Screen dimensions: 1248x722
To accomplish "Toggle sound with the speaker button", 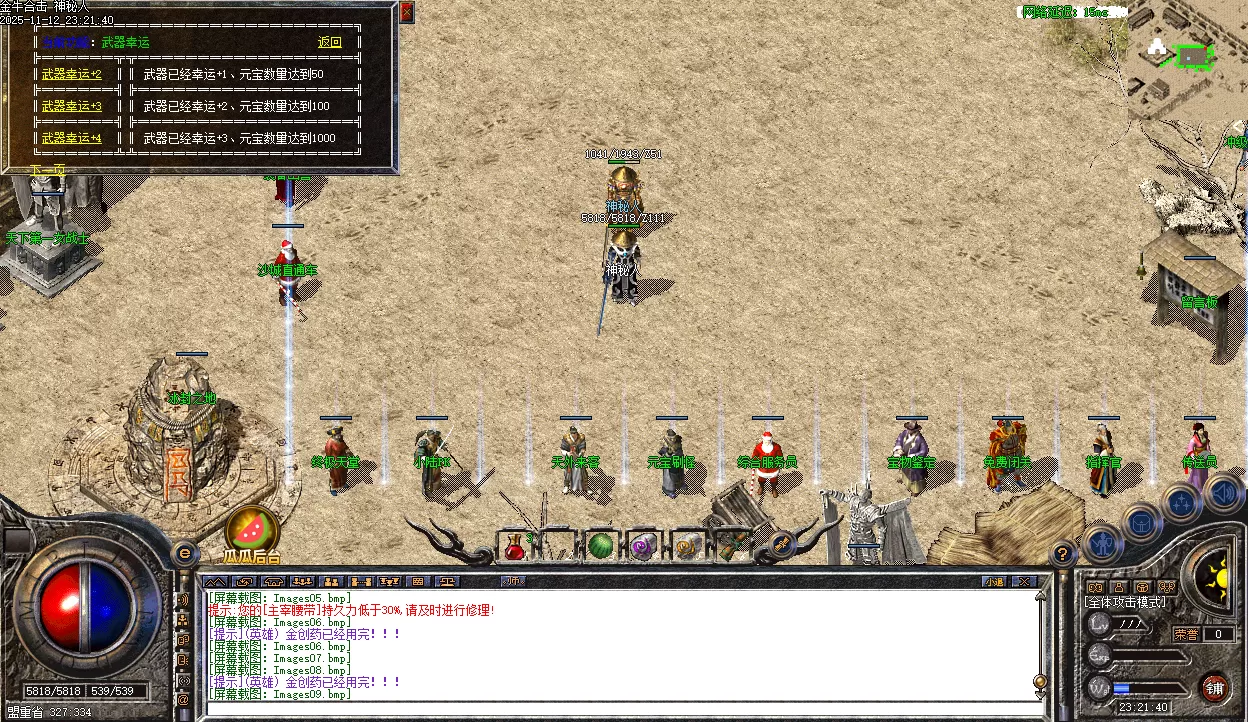I will (x=1222, y=492).
